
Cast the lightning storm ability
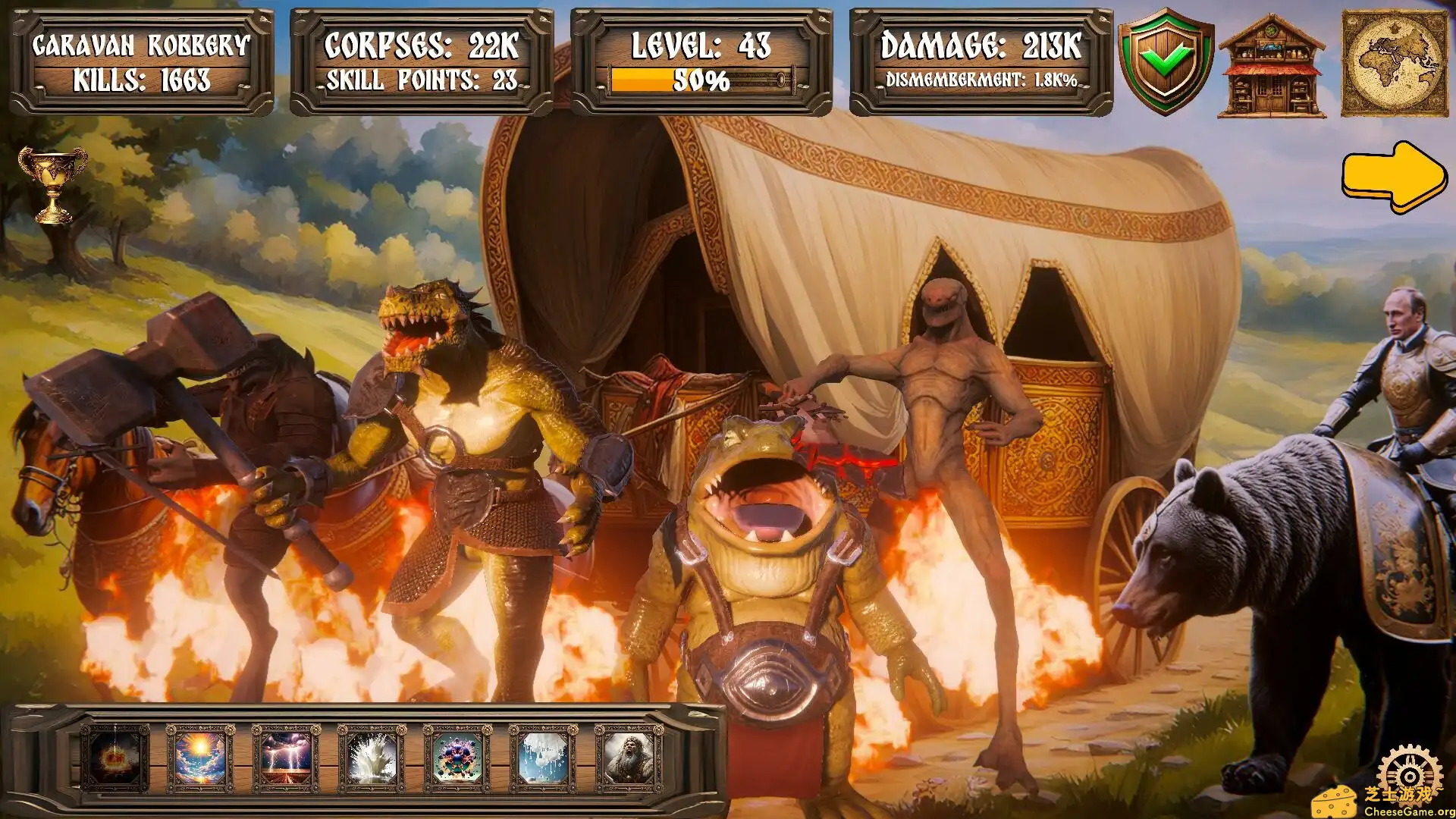(x=286, y=756)
